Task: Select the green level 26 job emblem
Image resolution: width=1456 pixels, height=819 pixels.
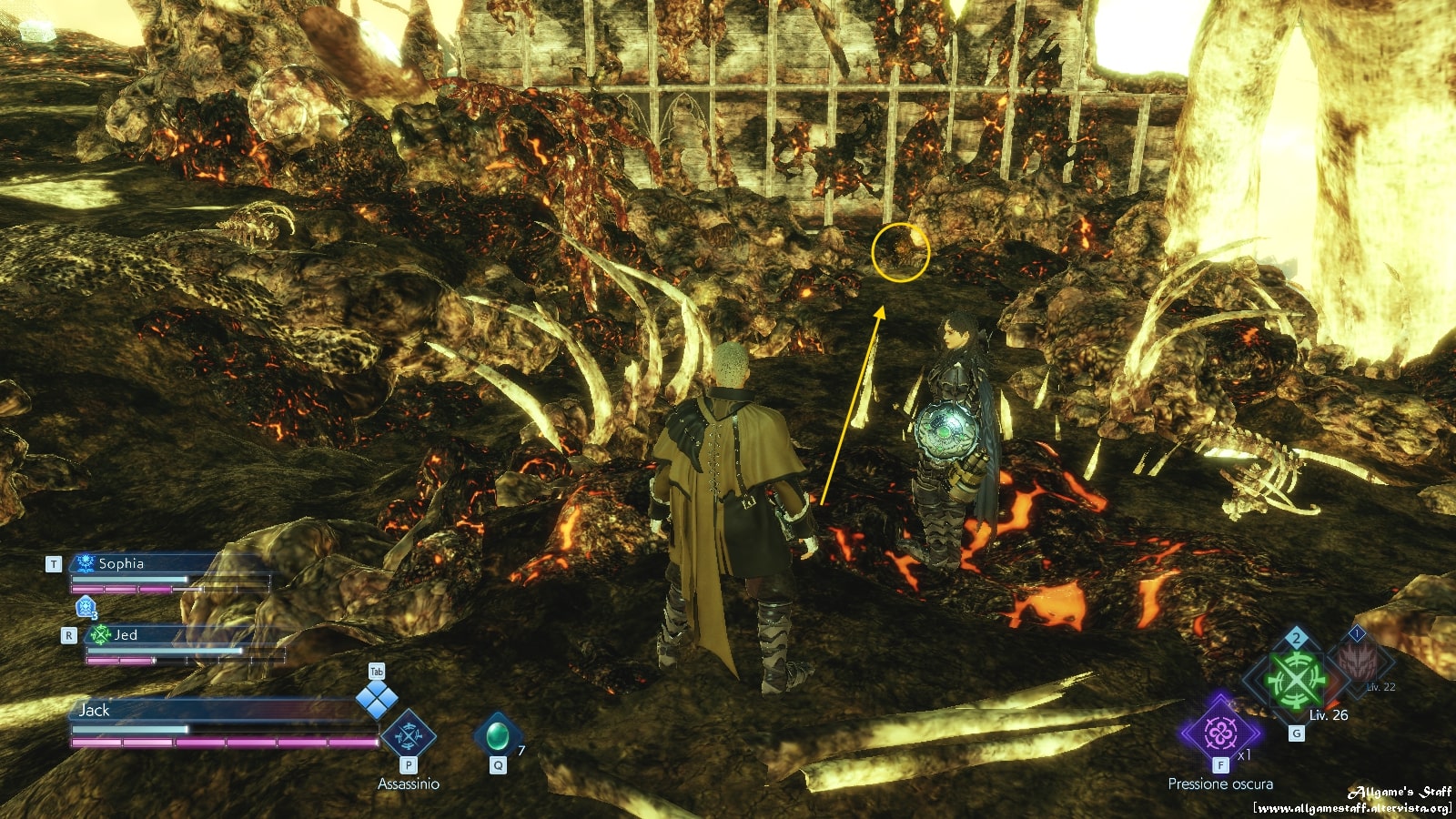Action: [1294, 680]
